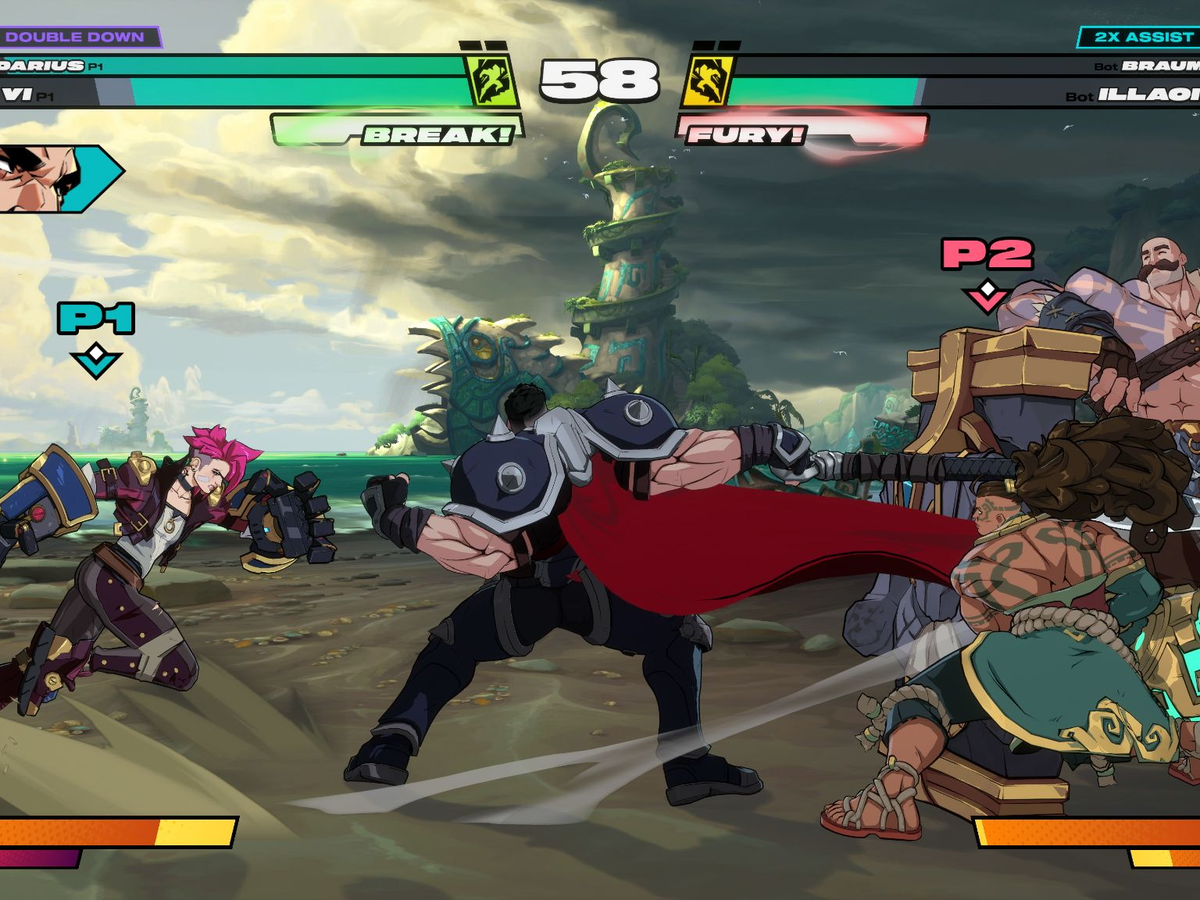Click the green P1 team emblem icon
1200x900 pixels.
[493, 81]
